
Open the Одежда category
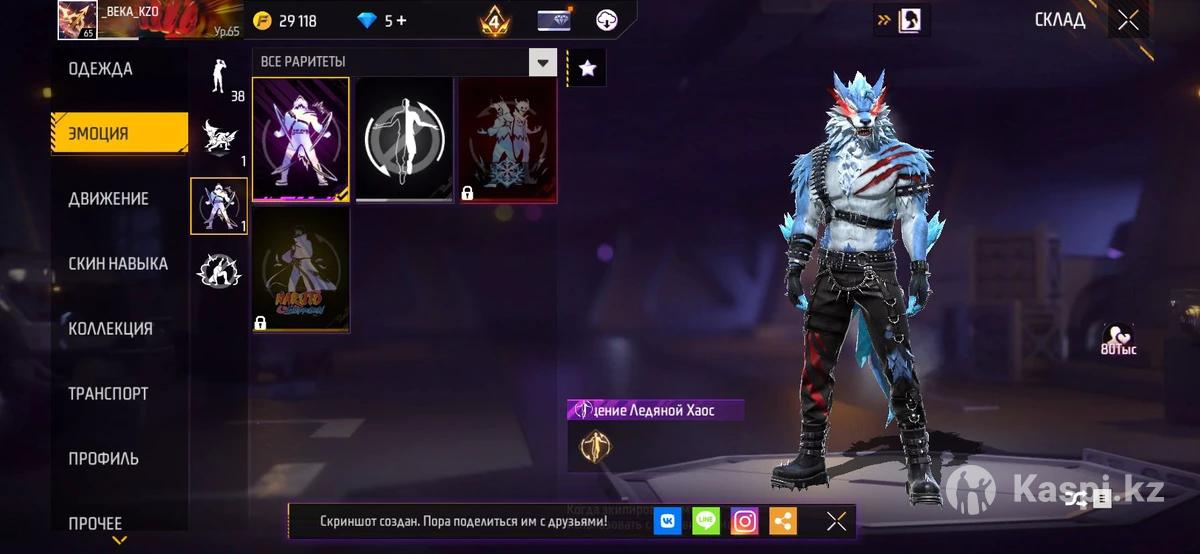coord(101,69)
